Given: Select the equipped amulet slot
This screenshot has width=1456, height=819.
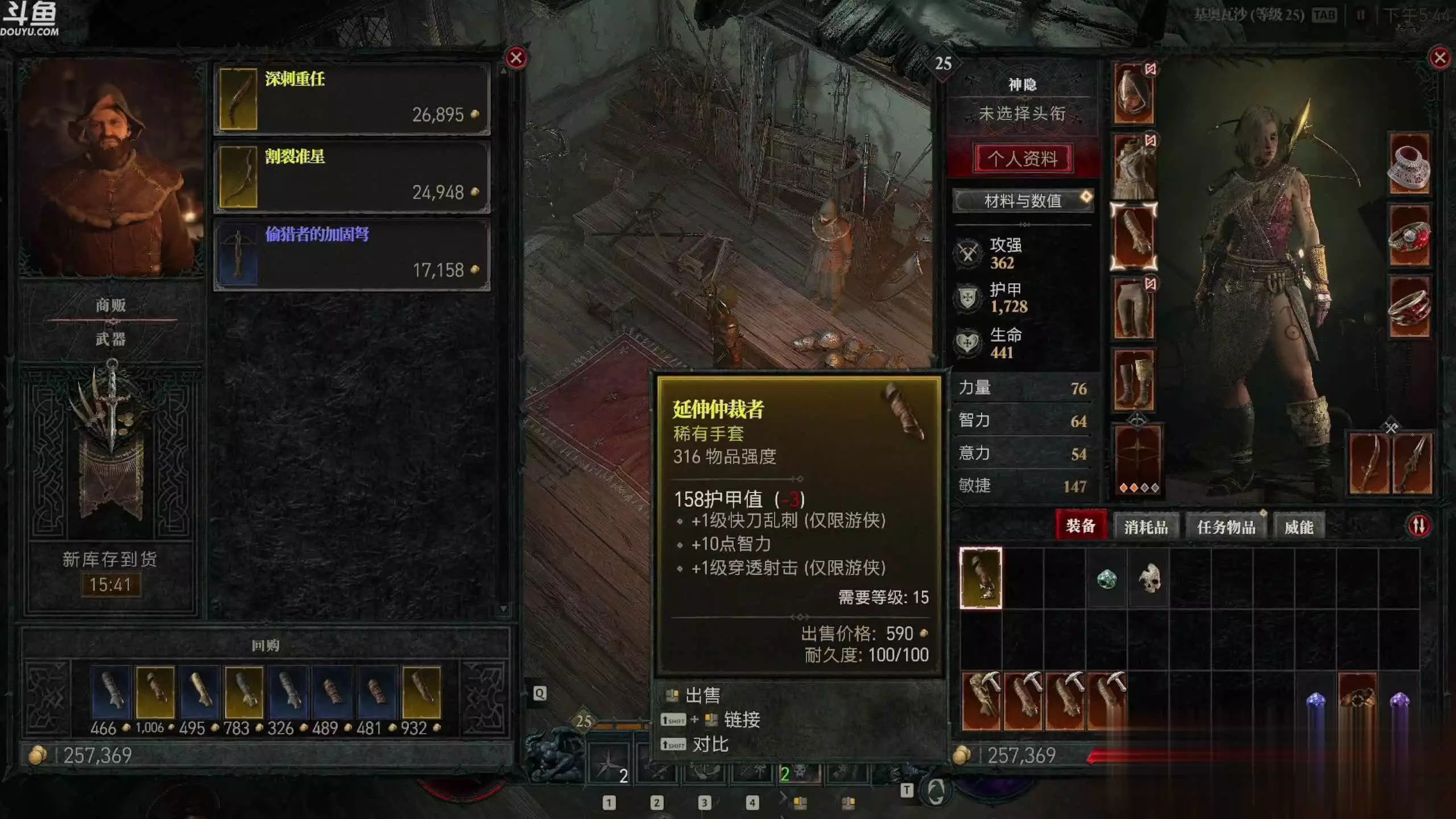Looking at the screenshot, I should pyautogui.click(x=1409, y=165).
